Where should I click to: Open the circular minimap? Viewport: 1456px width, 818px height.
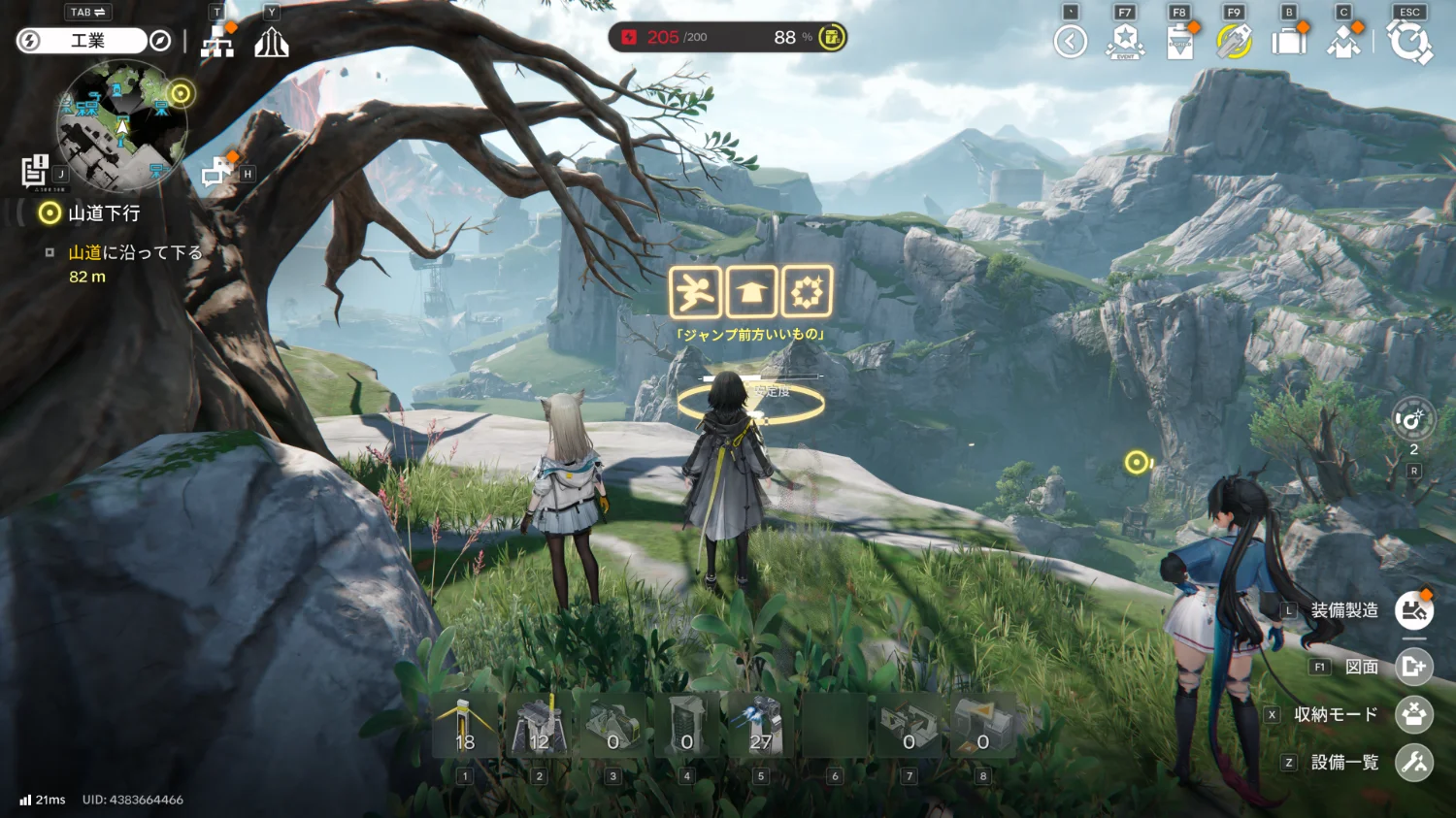(122, 124)
